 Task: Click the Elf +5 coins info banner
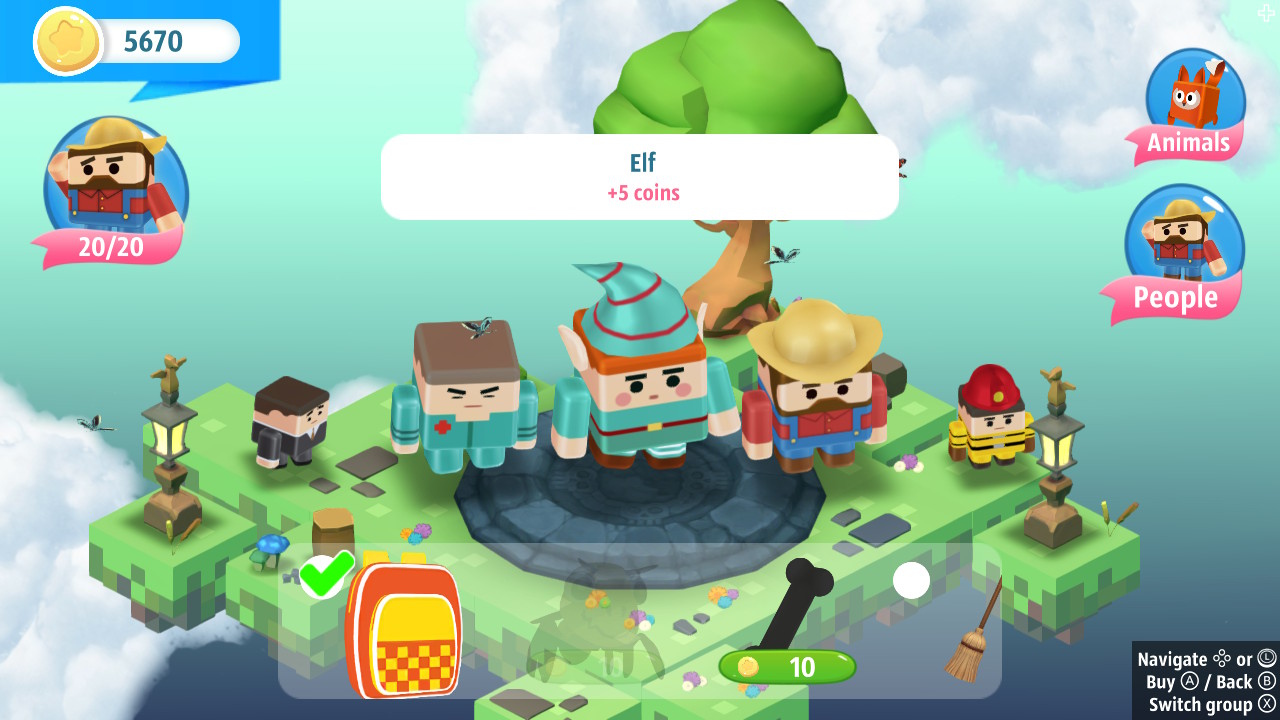coord(640,177)
